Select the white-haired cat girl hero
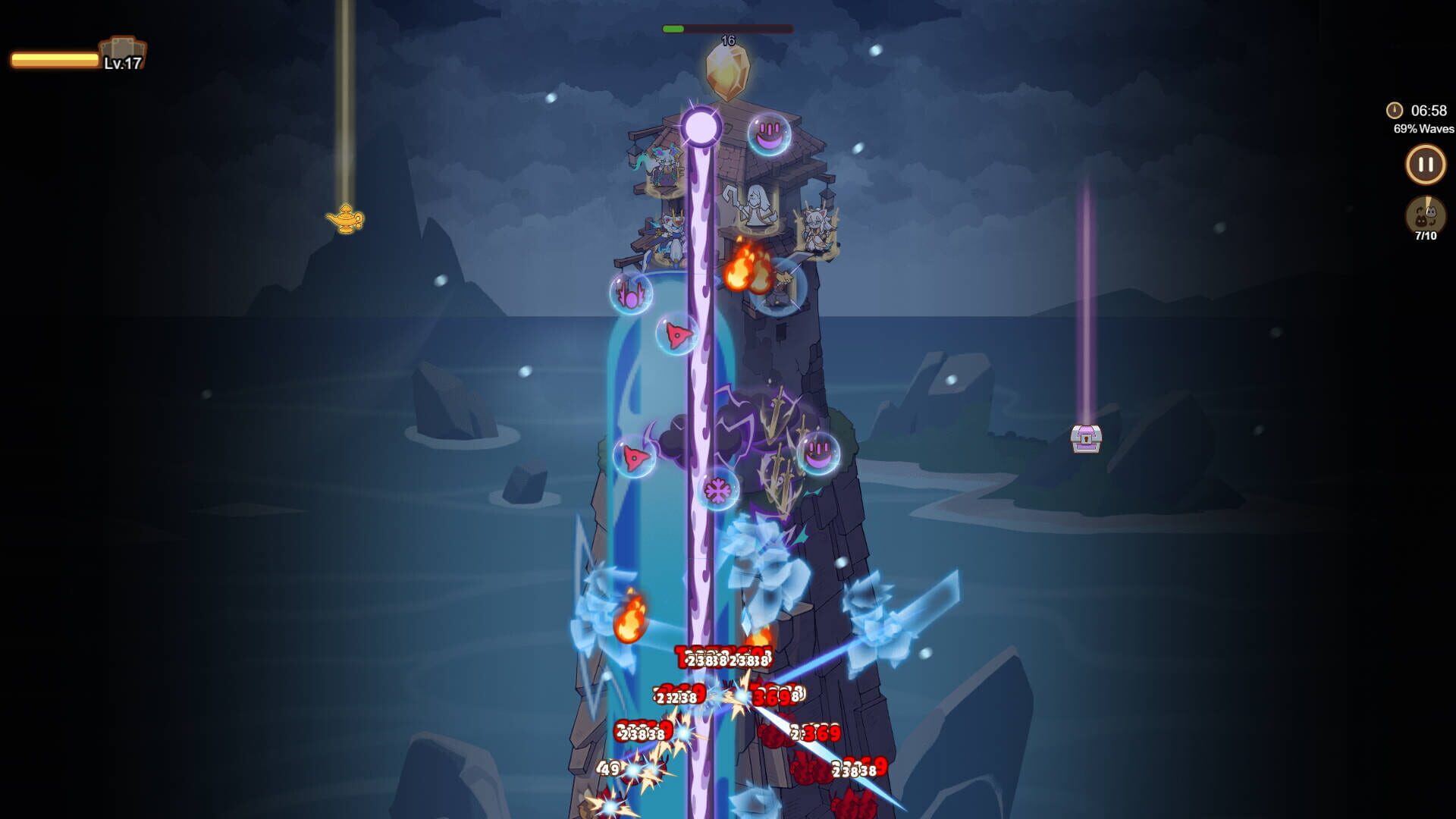1456x819 pixels. [x=817, y=229]
